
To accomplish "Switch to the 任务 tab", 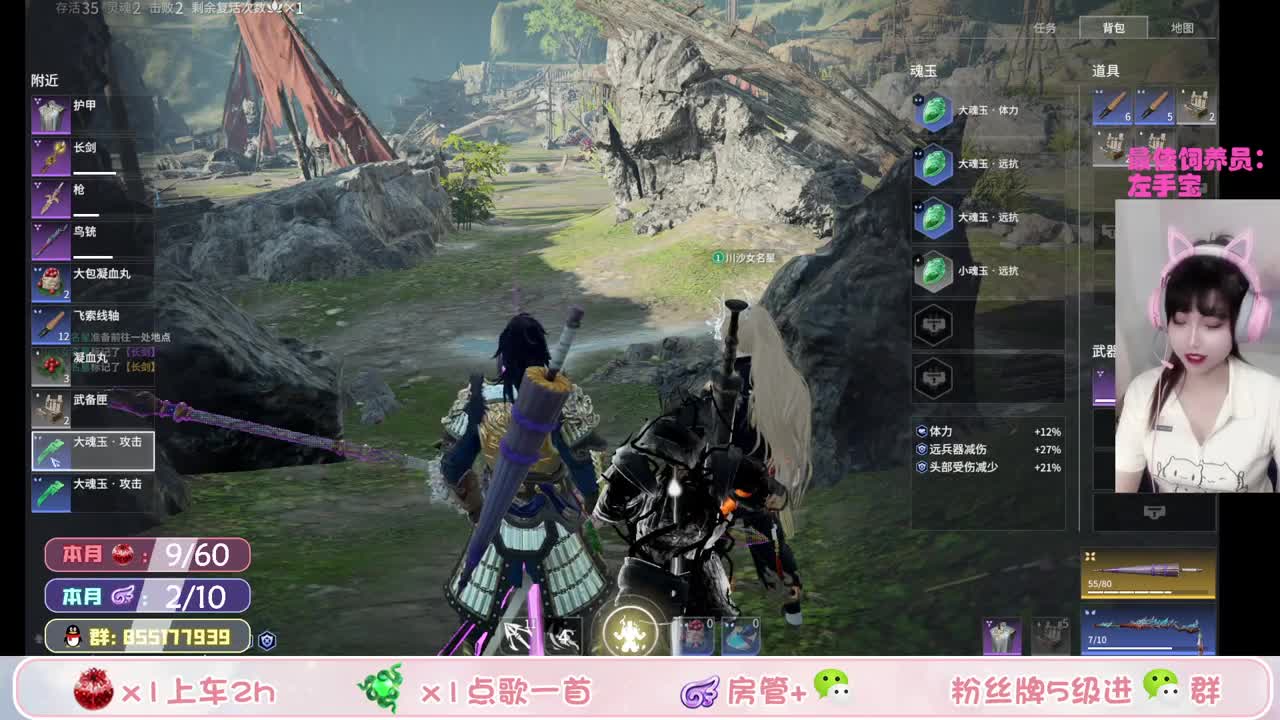I will click(1047, 27).
